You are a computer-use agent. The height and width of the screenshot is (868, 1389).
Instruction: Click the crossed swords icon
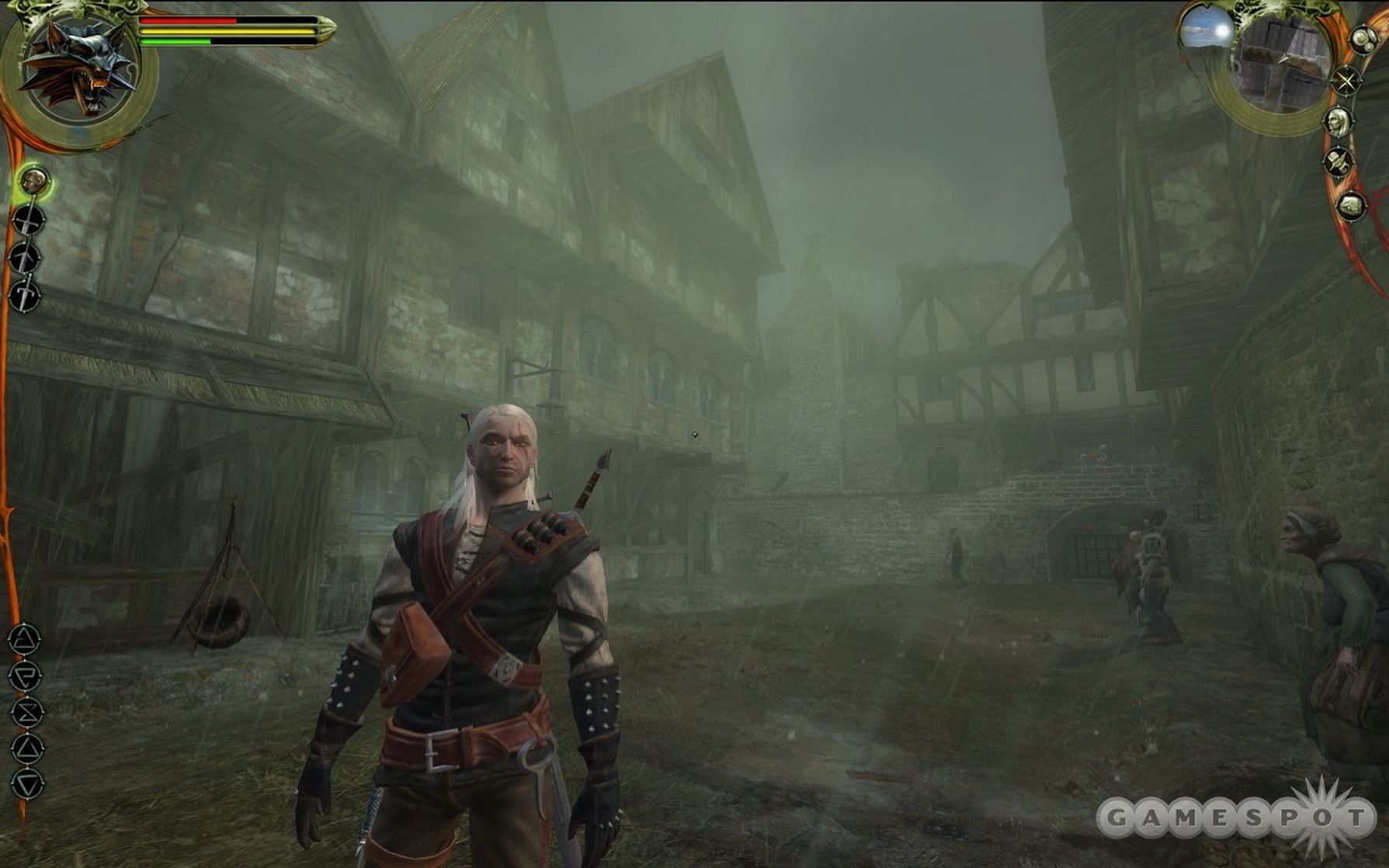coord(1346,81)
